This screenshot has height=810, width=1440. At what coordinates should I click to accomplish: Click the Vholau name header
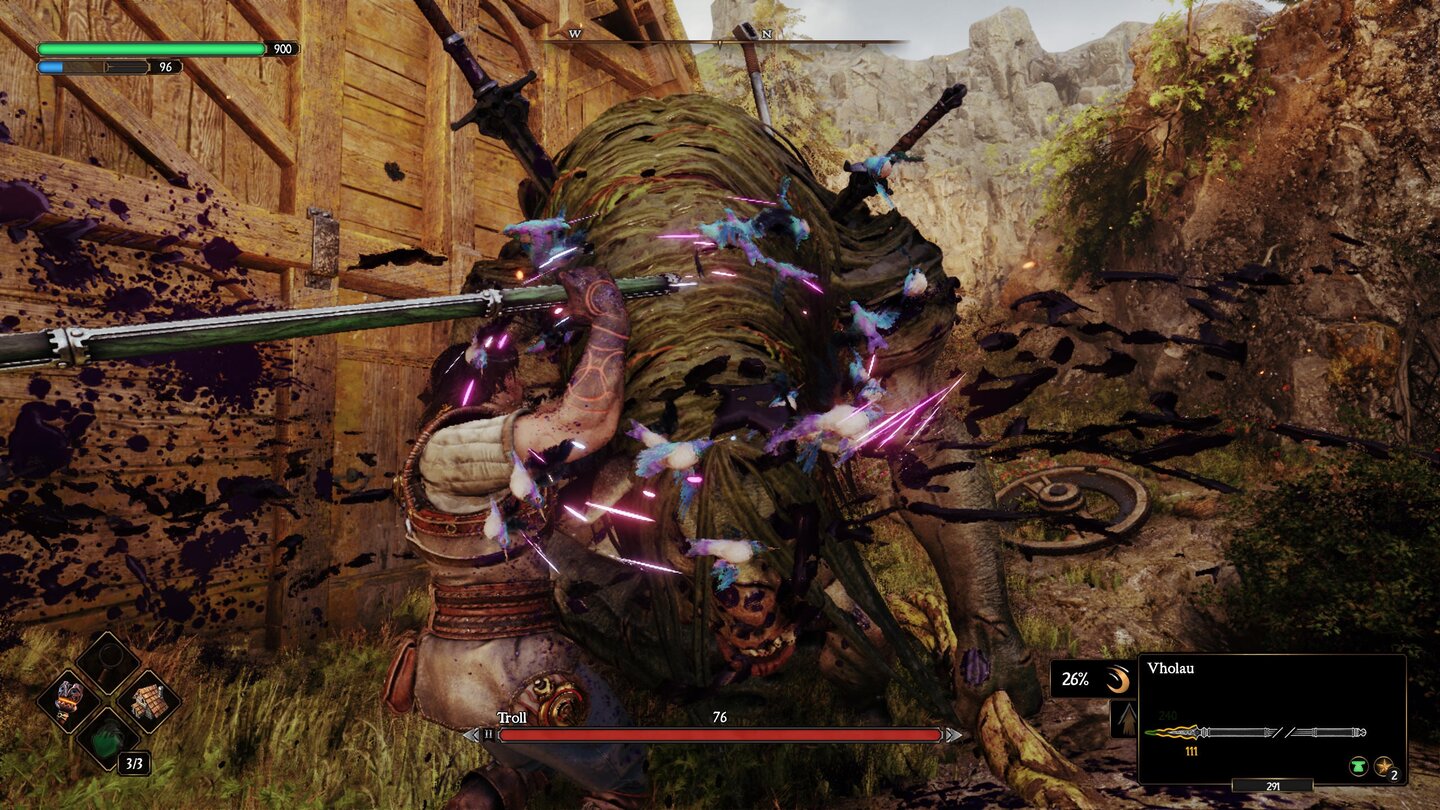(x=1171, y=668)
